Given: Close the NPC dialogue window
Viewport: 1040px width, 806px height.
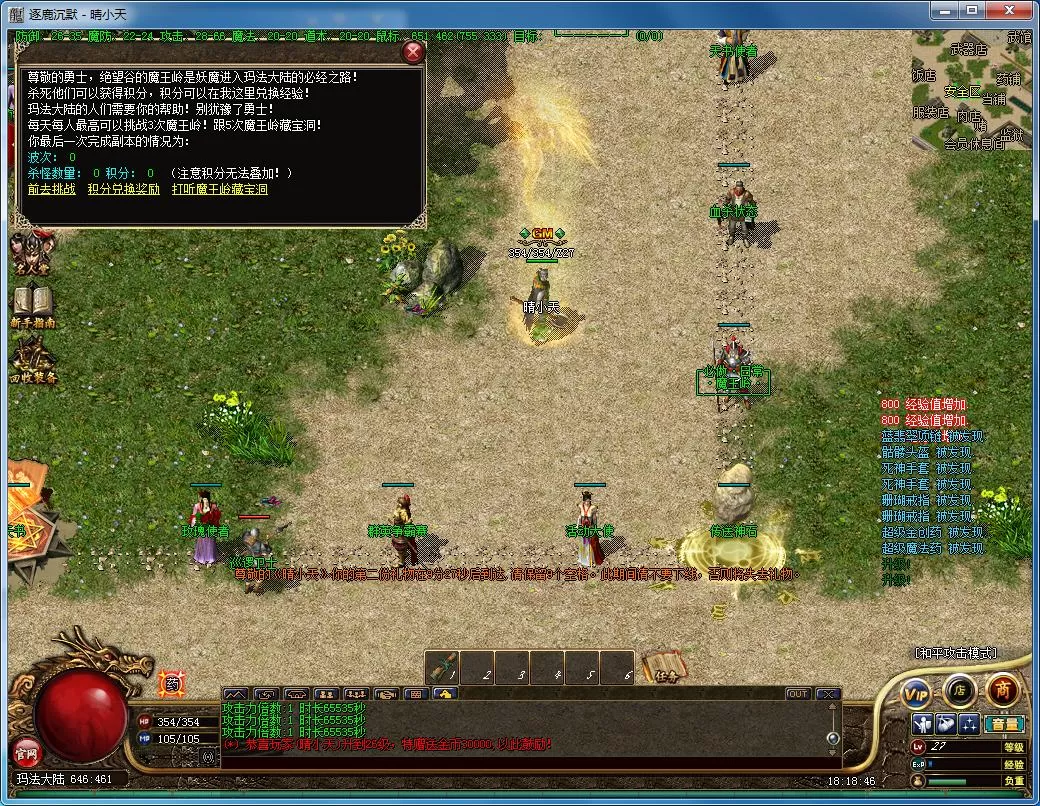Looking at the screenshot, I should (x=412, y=53).
